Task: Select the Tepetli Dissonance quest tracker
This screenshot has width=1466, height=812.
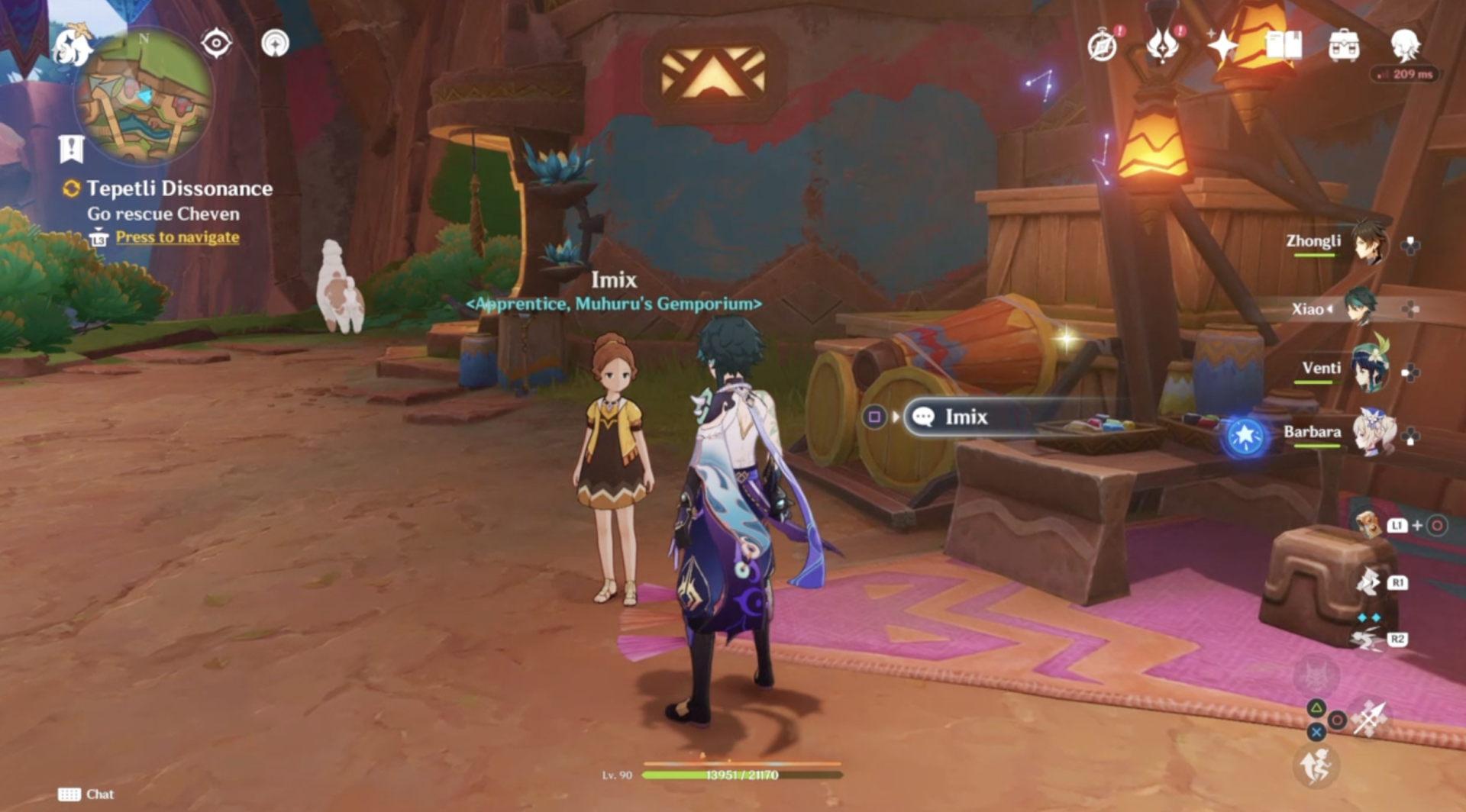Action: click(179, 188)
